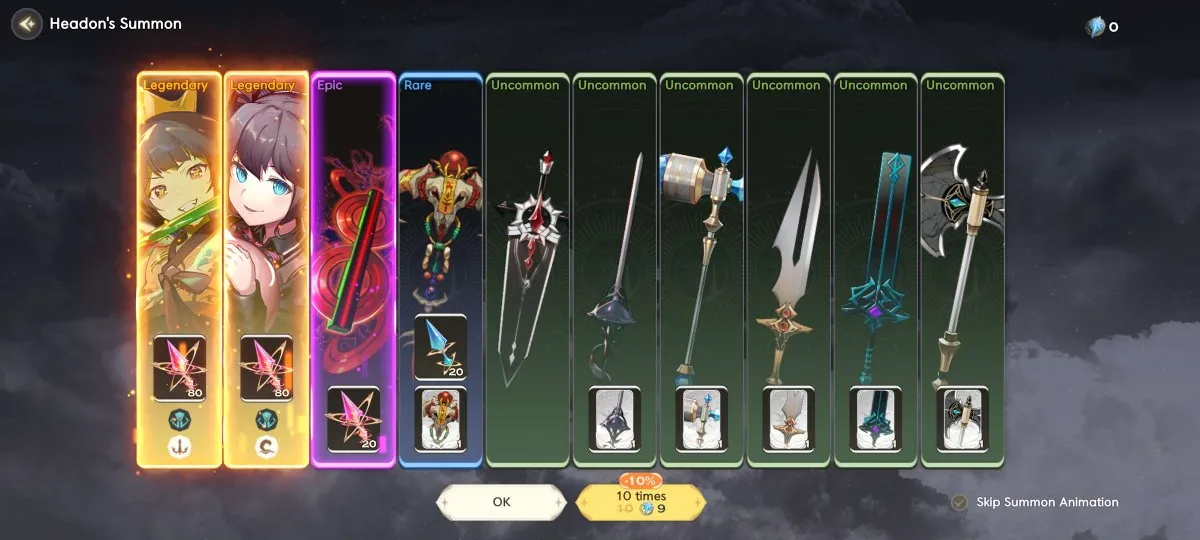This screenshot has width=1200, height=540.
Task: Go back from Headon's Summon screen
Action: 27,23
